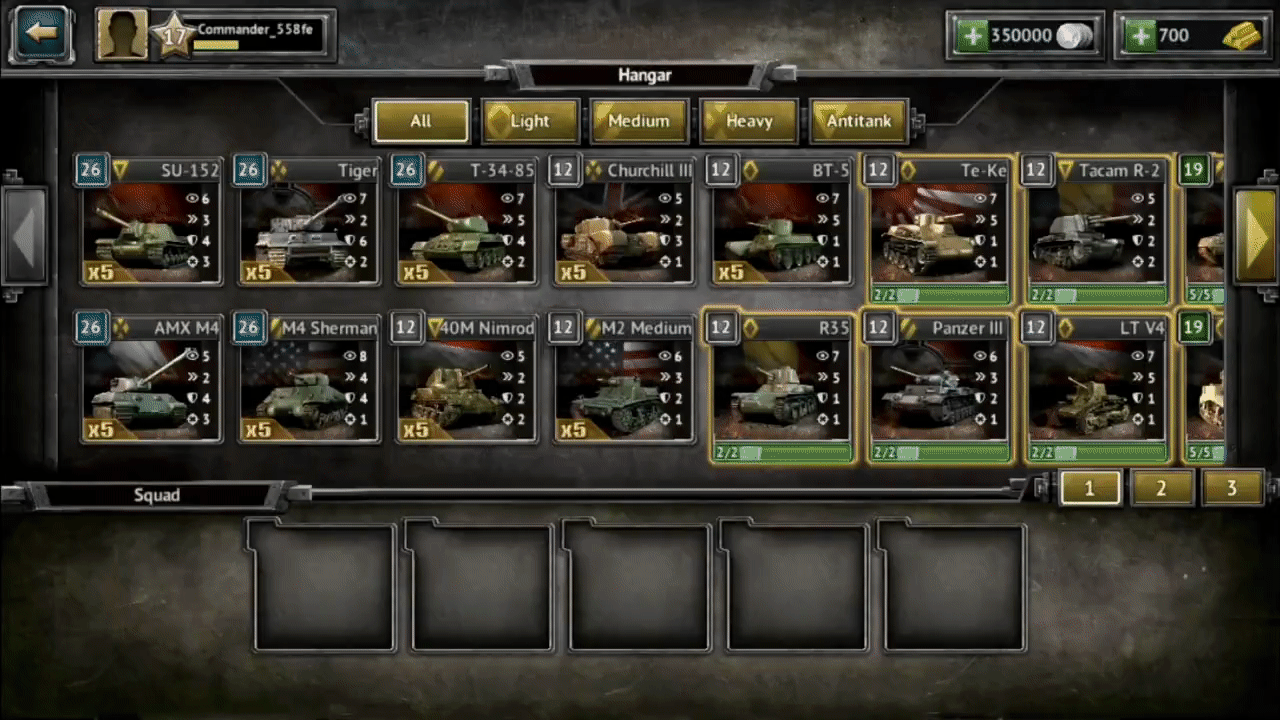Select the Antitank category tab
The image size is (1280, 720).
(858, 121)
